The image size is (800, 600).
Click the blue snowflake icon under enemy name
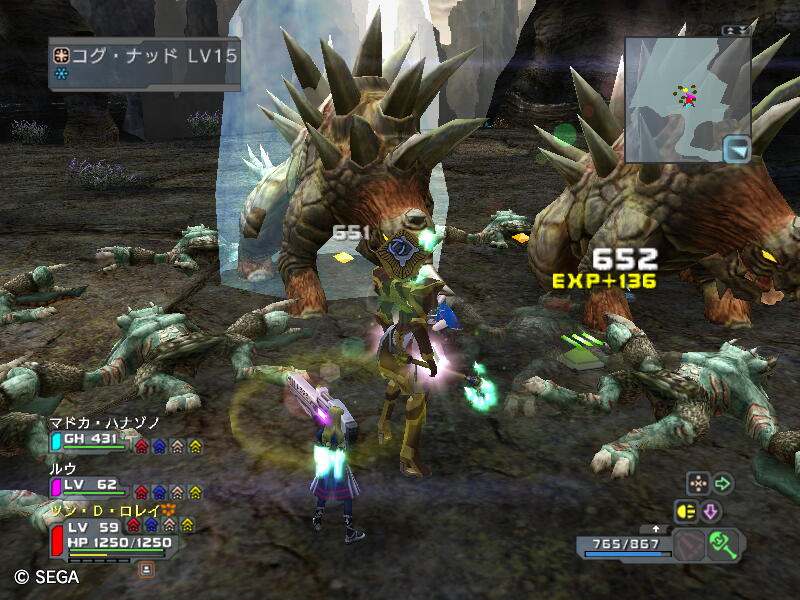coord(61,75)
